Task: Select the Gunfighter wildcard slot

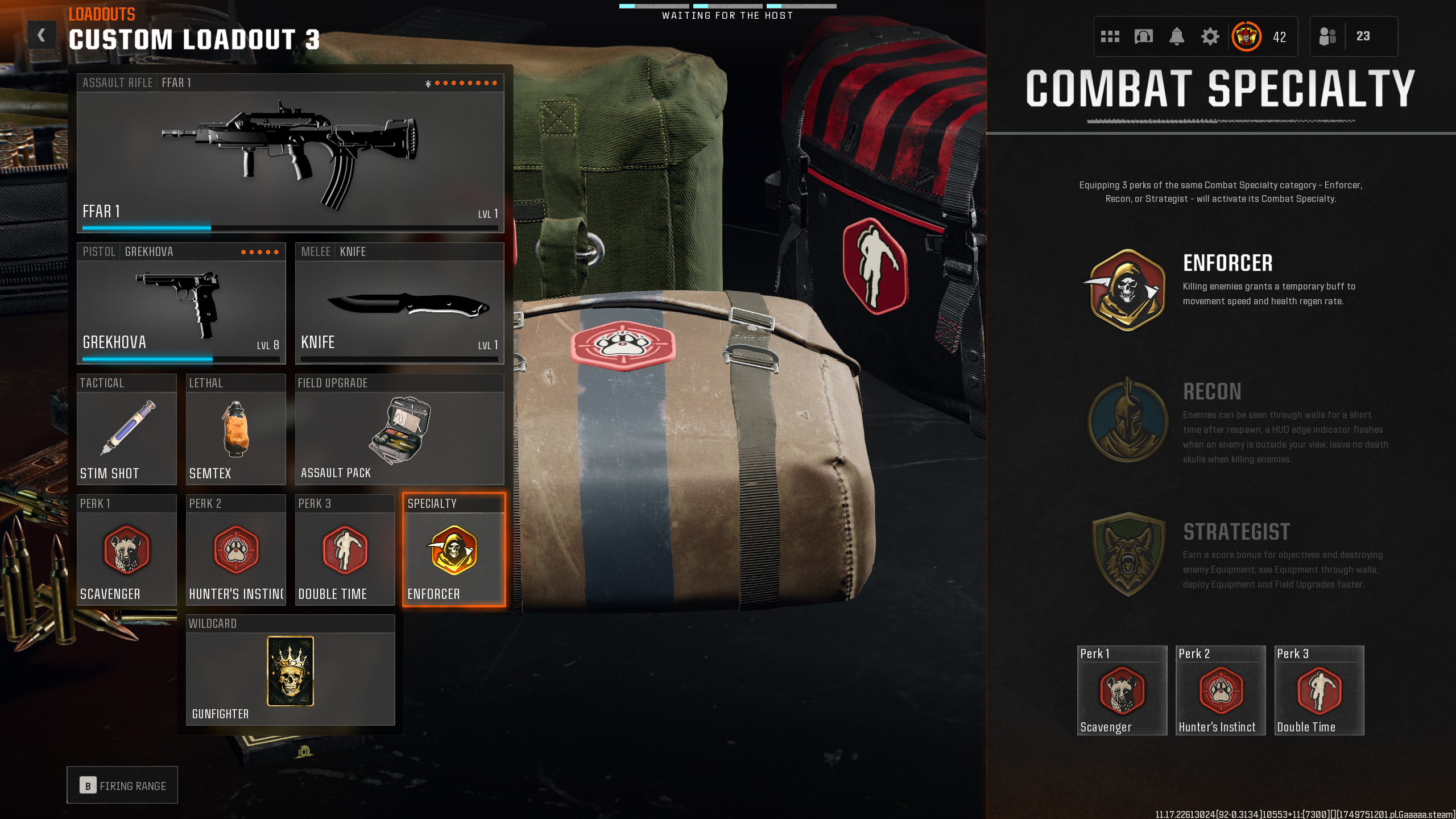Action: pos(290,671)
